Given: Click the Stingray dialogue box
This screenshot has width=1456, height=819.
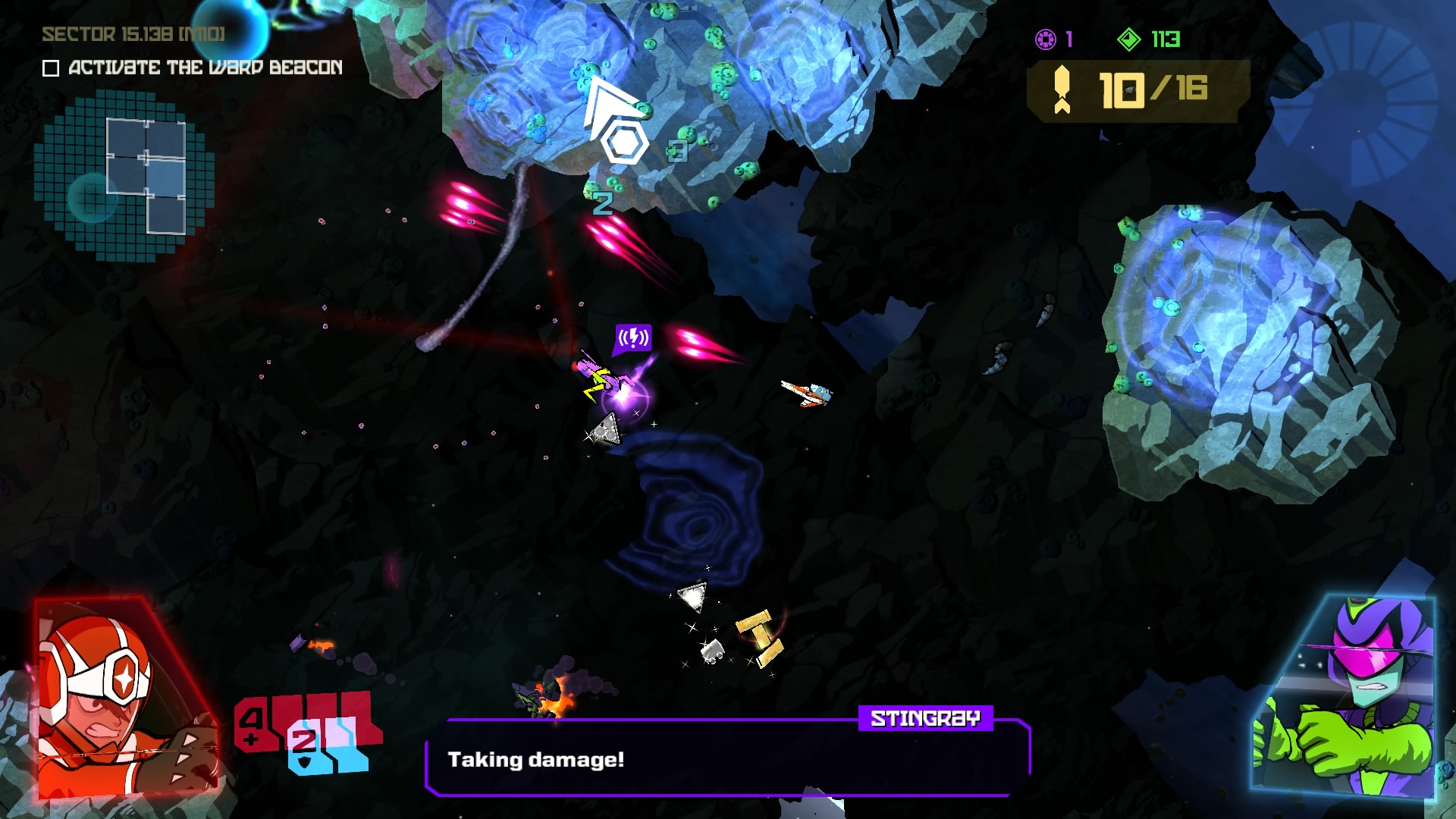Looking at the screenshot, I should click(x=726, y=758).
